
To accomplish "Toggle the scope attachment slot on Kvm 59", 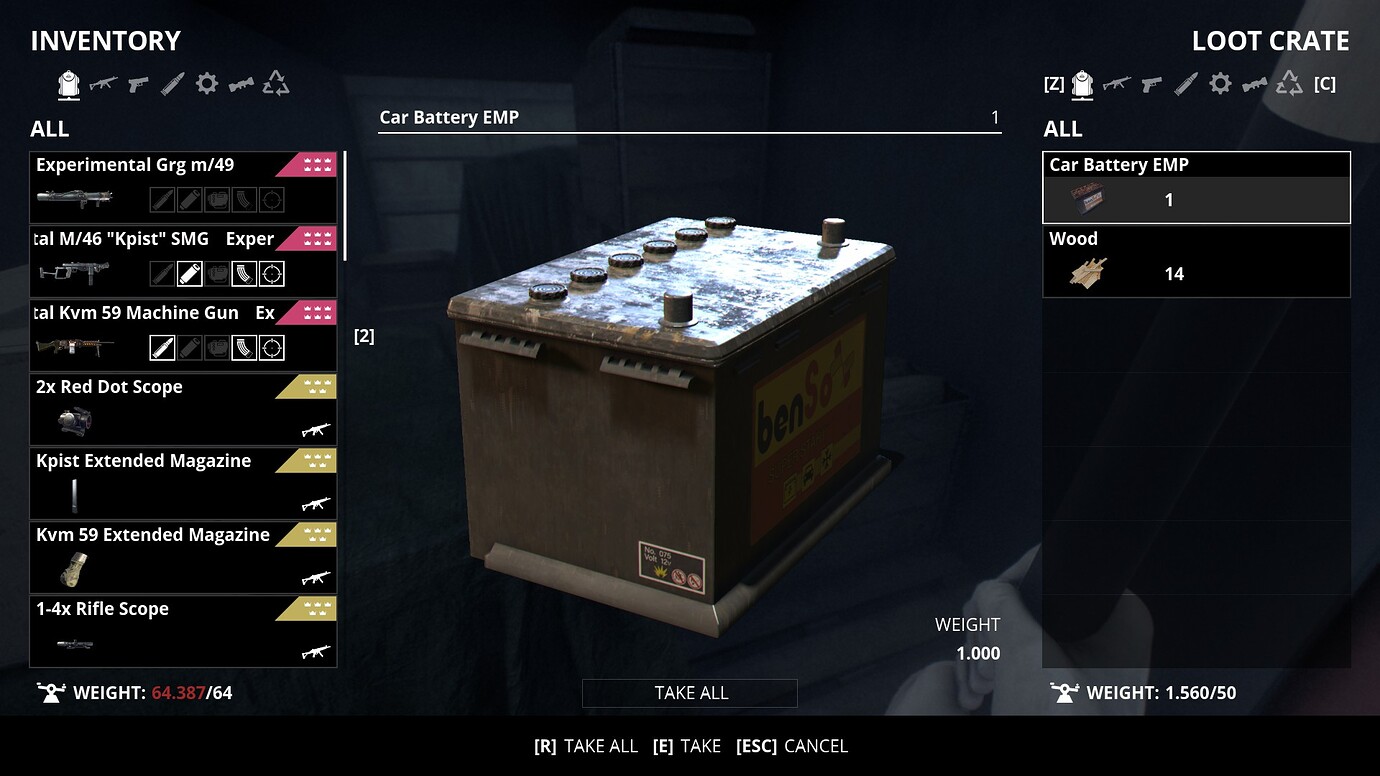I will pos(273,346).
